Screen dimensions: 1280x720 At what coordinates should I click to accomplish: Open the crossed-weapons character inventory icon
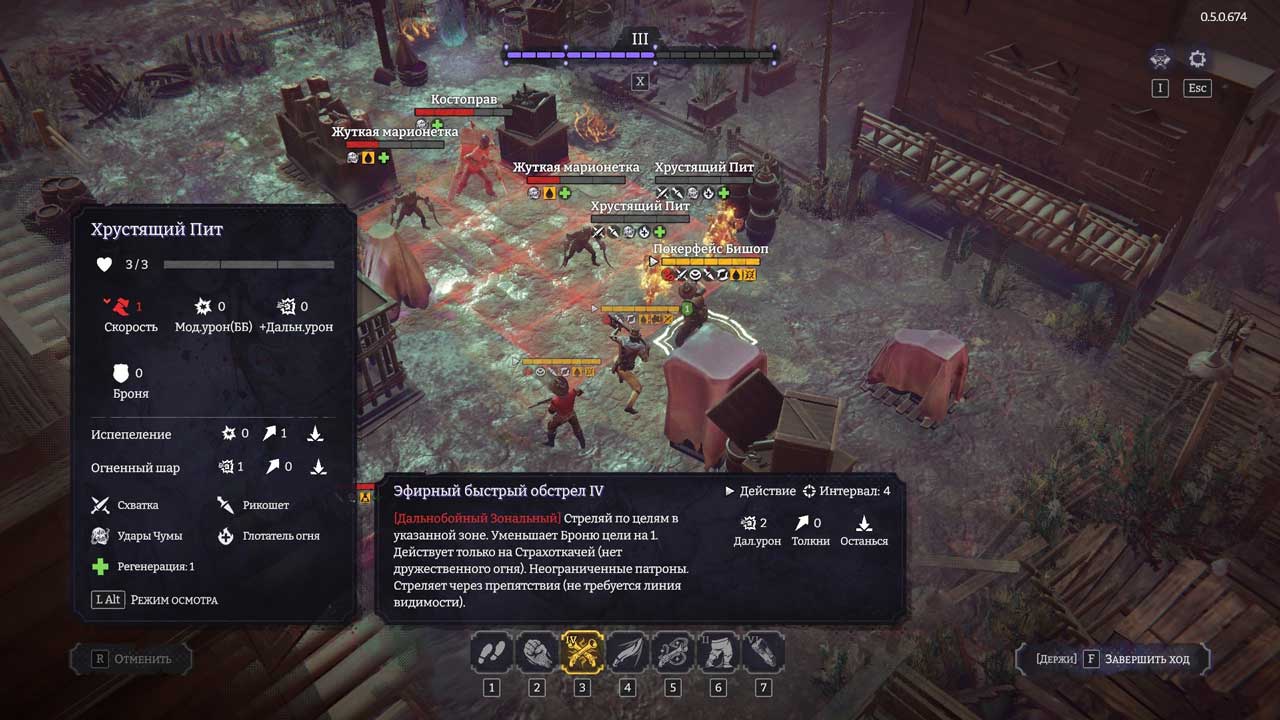pos(1160,59)
